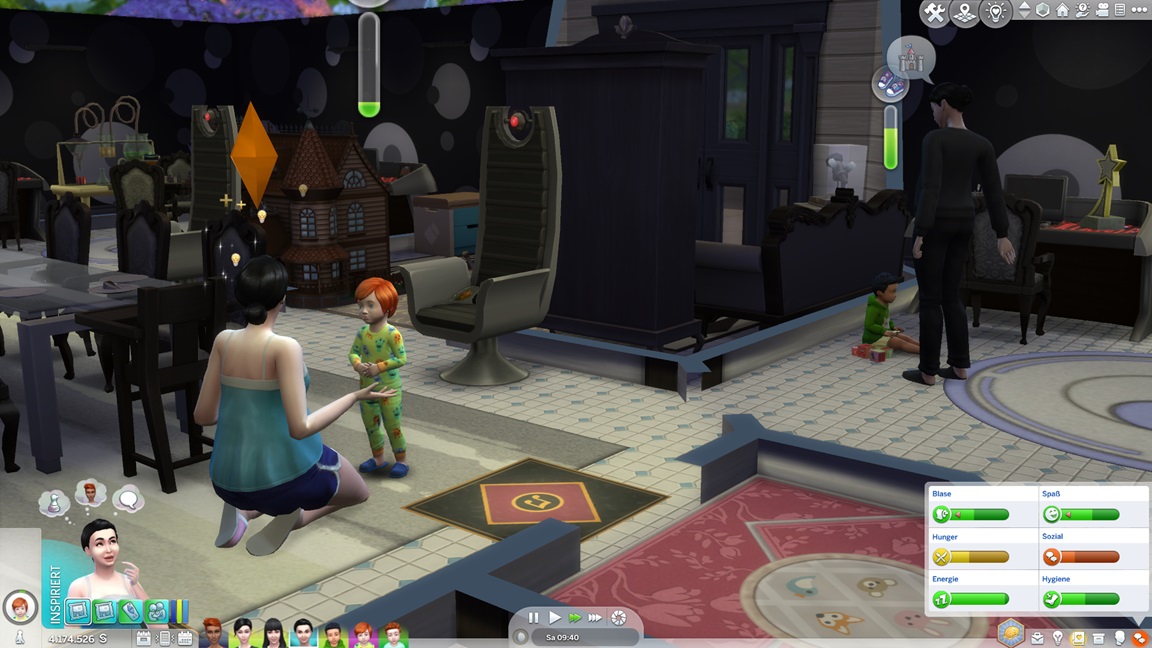Open the inventory box panel
The image size is (1152, 648).
pyautogui.click(x=1099, y=638)
